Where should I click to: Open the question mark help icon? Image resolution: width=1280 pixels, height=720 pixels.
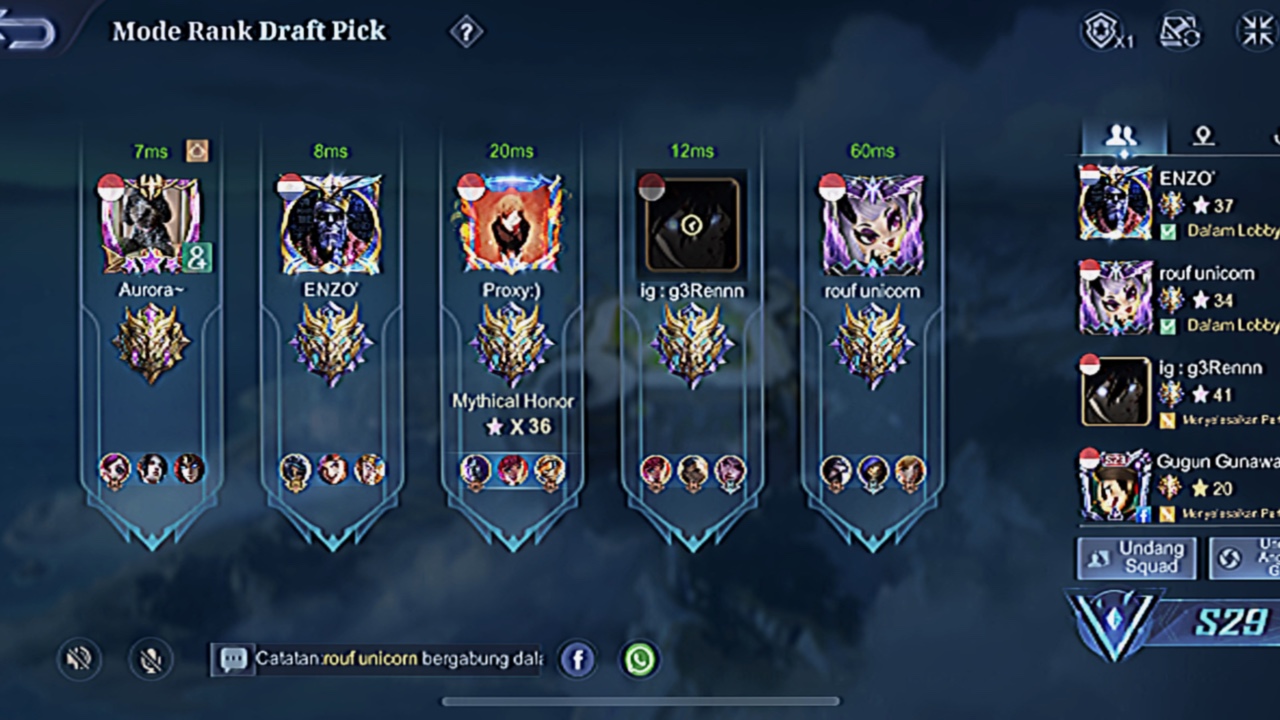coord(466,32)
